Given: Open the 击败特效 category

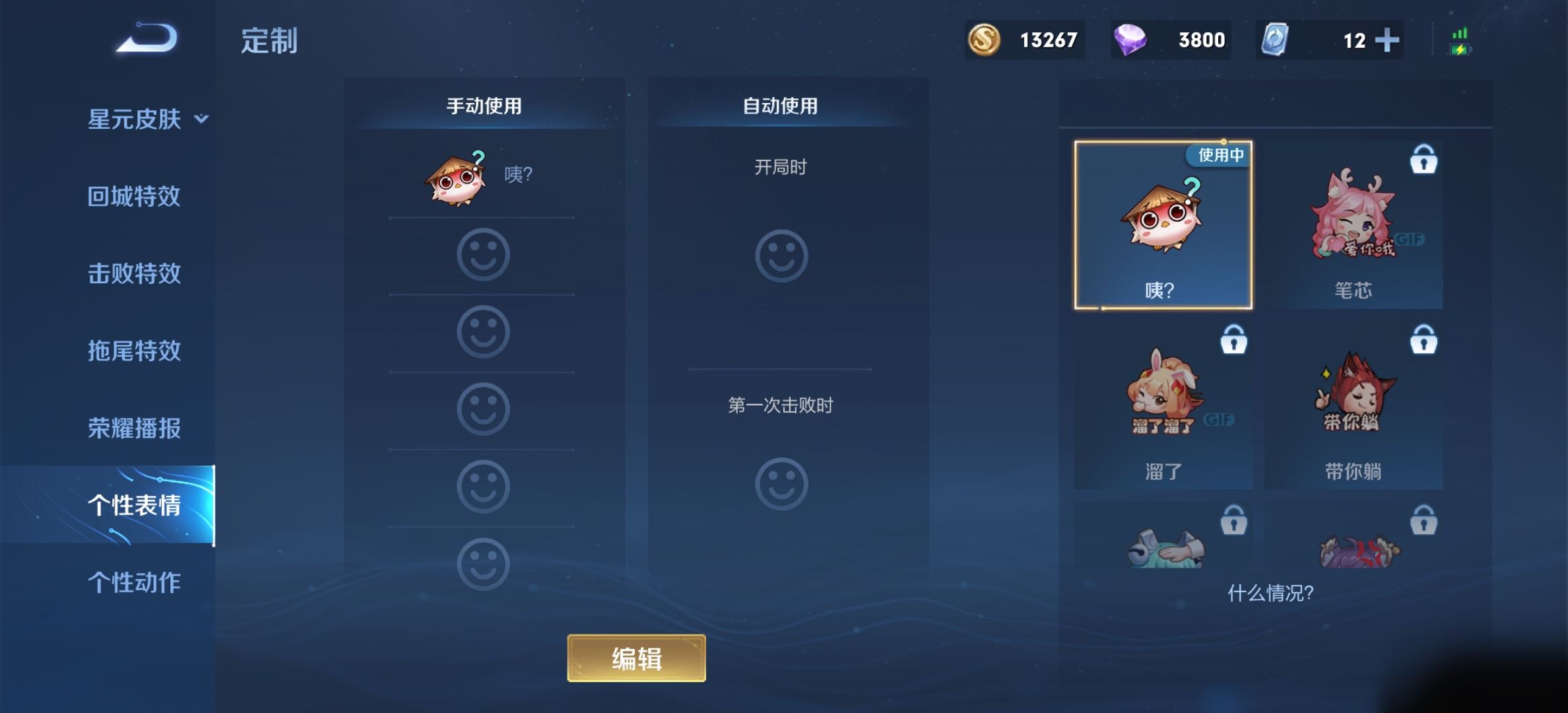Looking at the screenshot, I should click(134, 273).
